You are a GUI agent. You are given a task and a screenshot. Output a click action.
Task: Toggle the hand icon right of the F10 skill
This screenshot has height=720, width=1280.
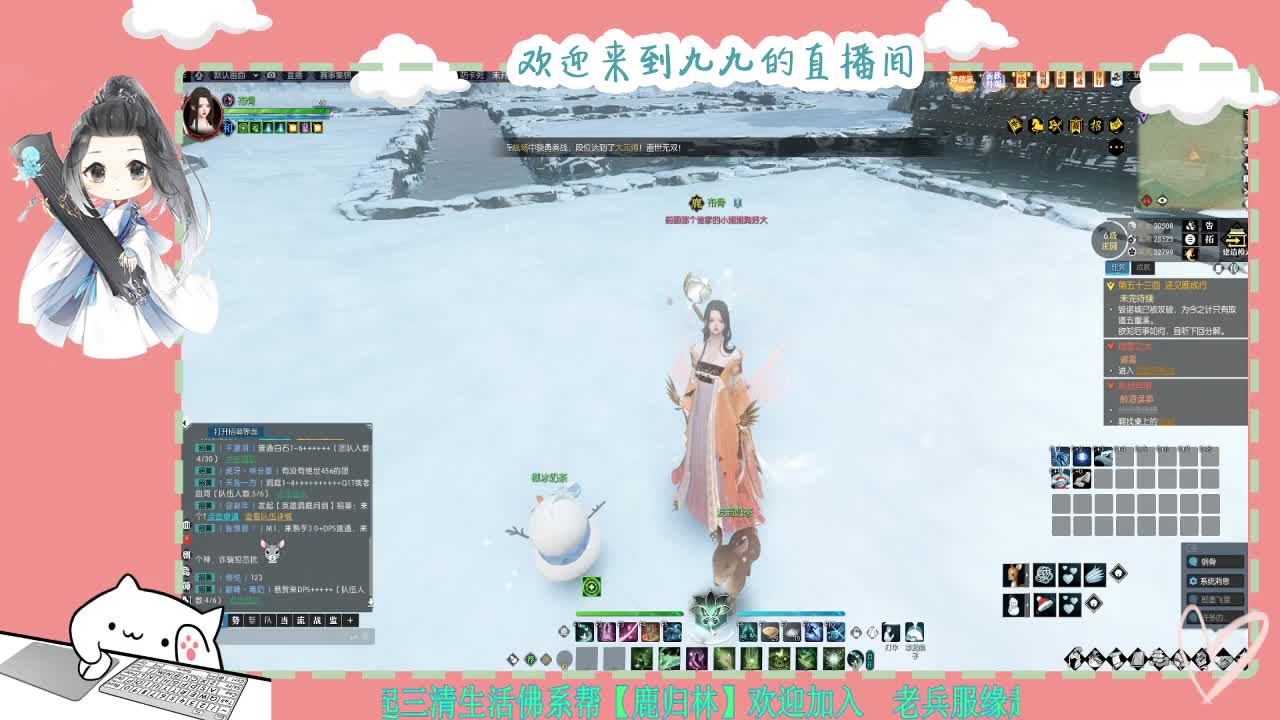click(x=857, y=632)
